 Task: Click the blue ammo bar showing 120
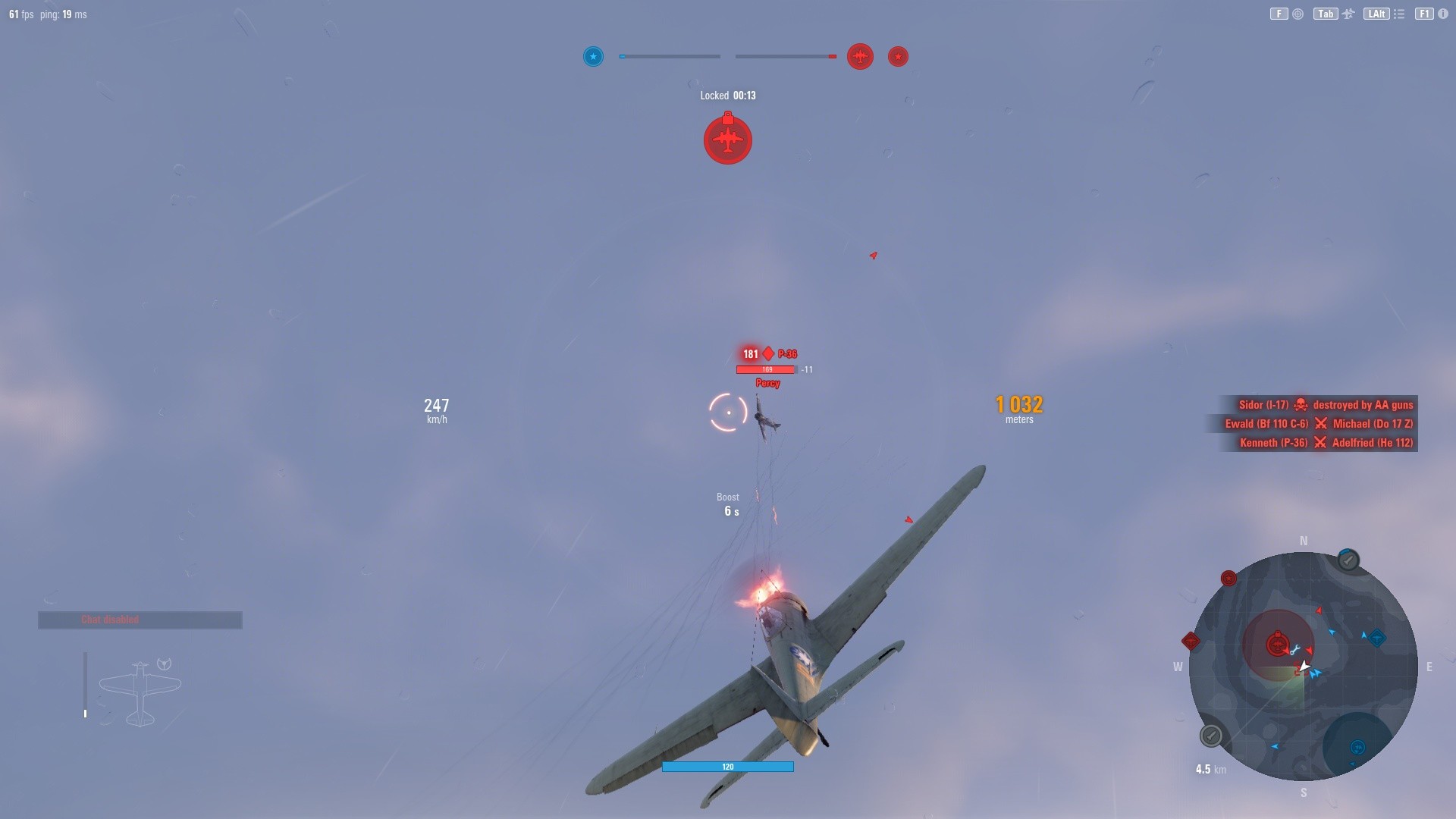(727, 767)
